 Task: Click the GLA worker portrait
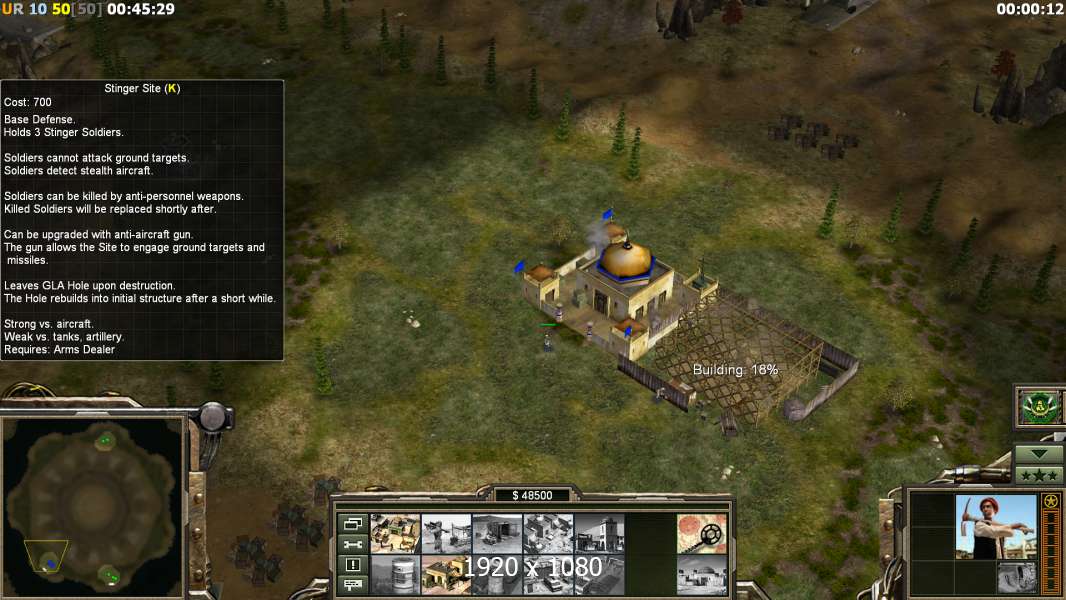point(995,527)
